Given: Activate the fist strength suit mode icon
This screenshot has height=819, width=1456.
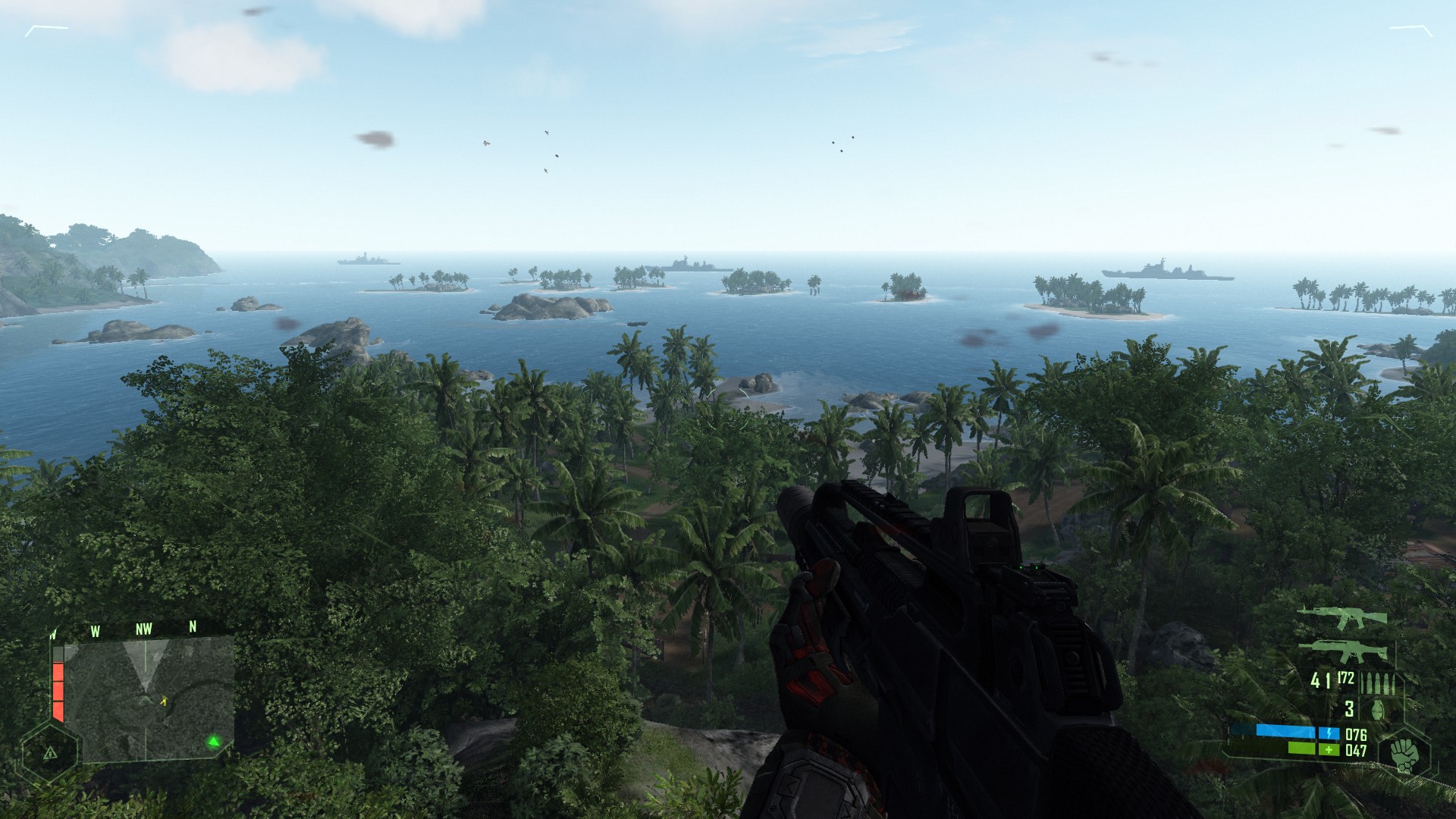Looking at the screenshot, I should click(x=1404, y=755).
